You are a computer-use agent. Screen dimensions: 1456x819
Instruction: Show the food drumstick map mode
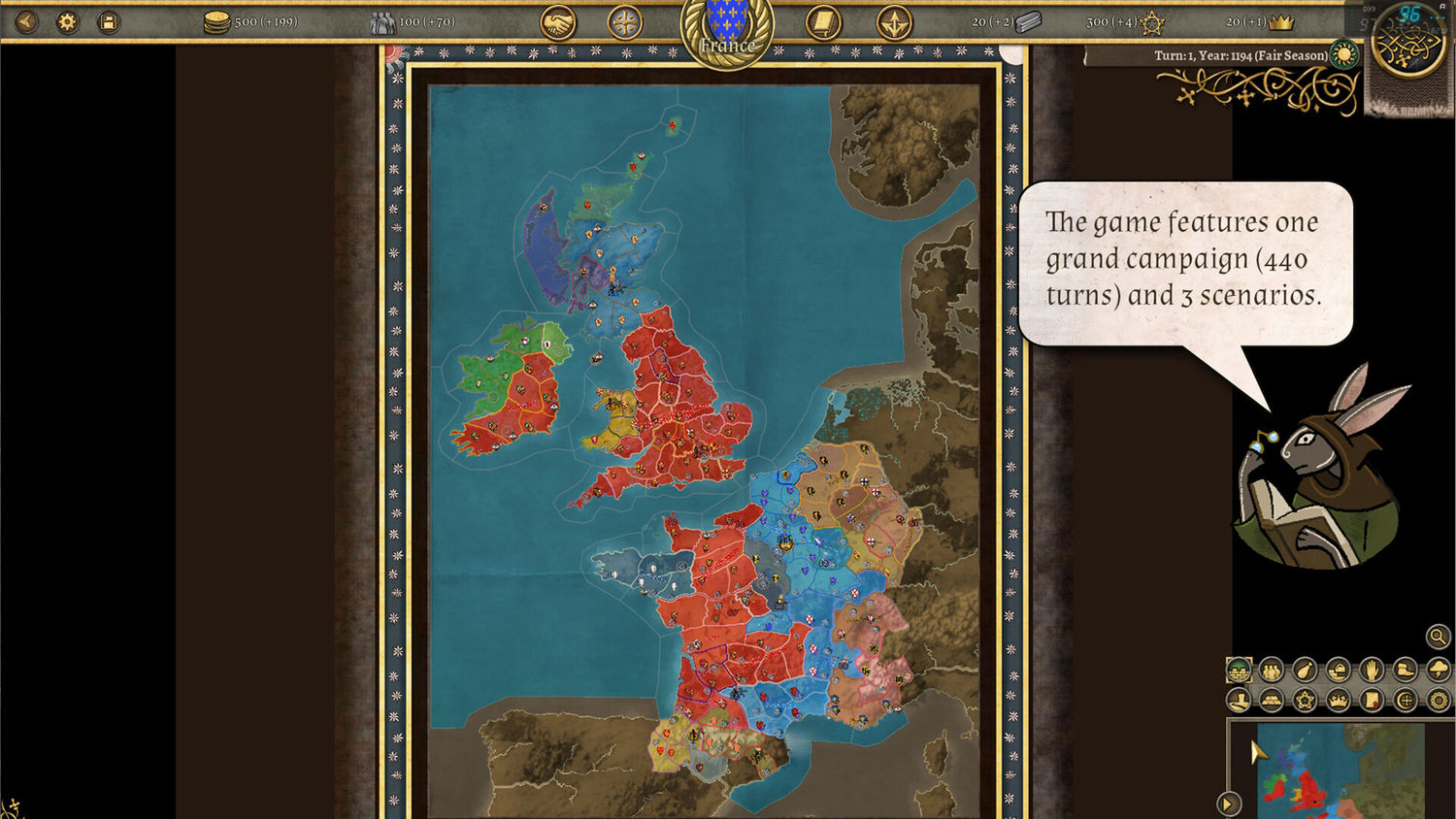[1305, 669]
